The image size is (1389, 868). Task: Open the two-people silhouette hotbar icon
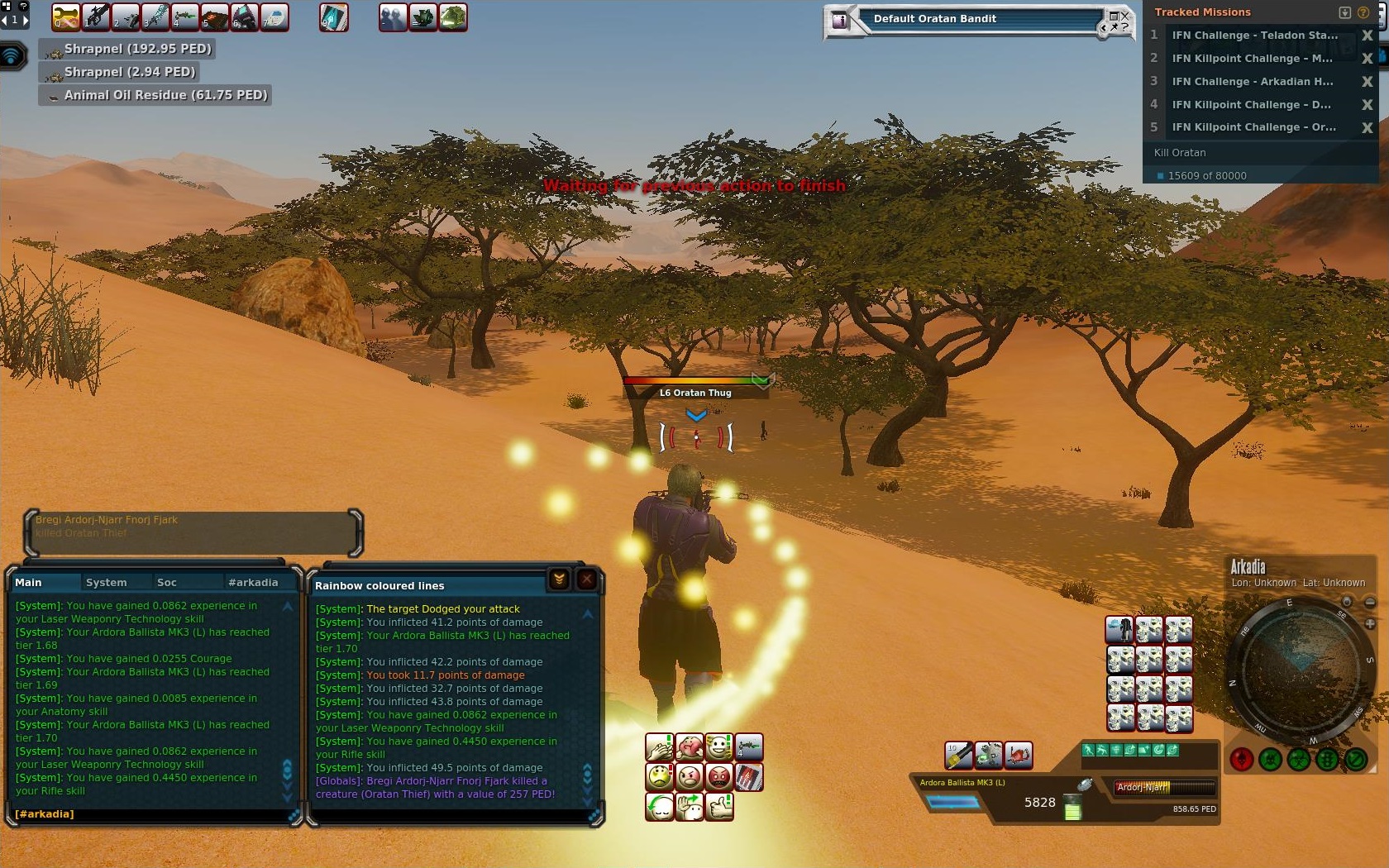pos(394,17)
